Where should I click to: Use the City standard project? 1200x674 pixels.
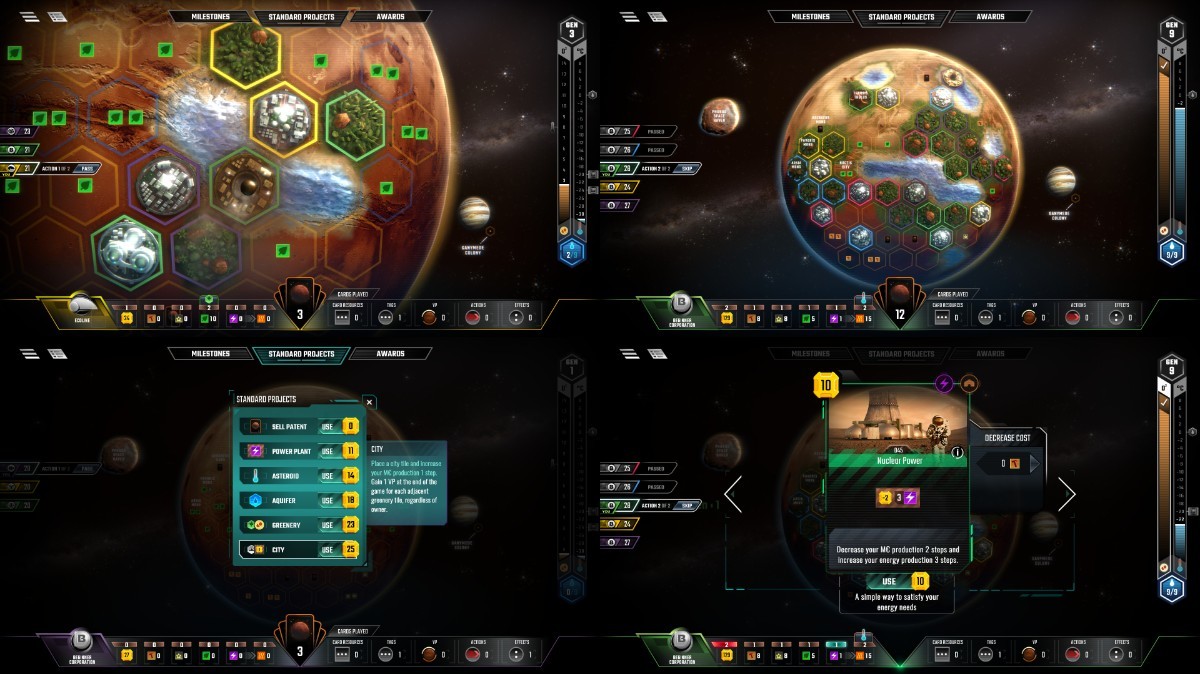pos(327,549)
